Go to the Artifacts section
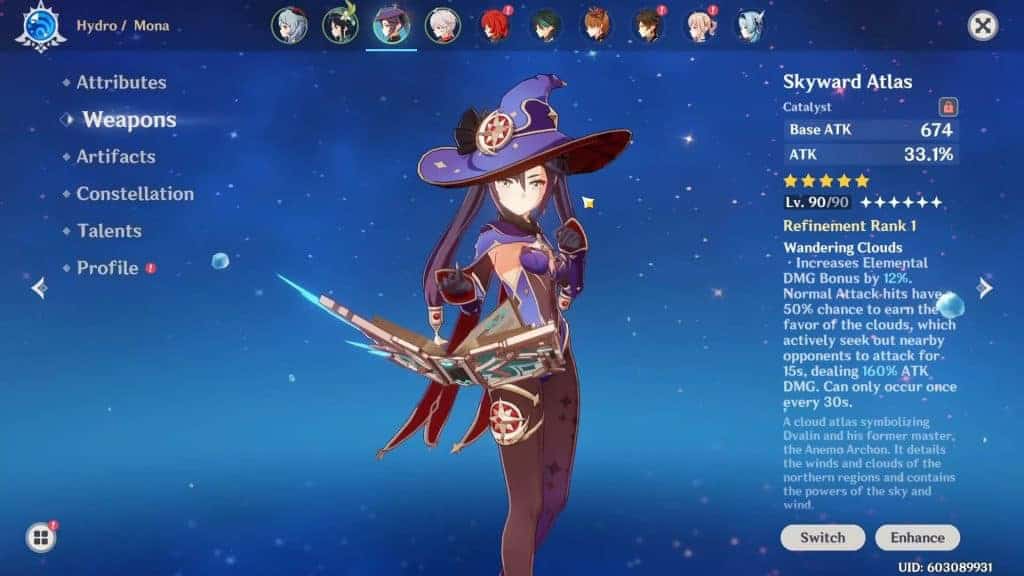Viewport: 1024px width, 576px height. coord(116,157)
